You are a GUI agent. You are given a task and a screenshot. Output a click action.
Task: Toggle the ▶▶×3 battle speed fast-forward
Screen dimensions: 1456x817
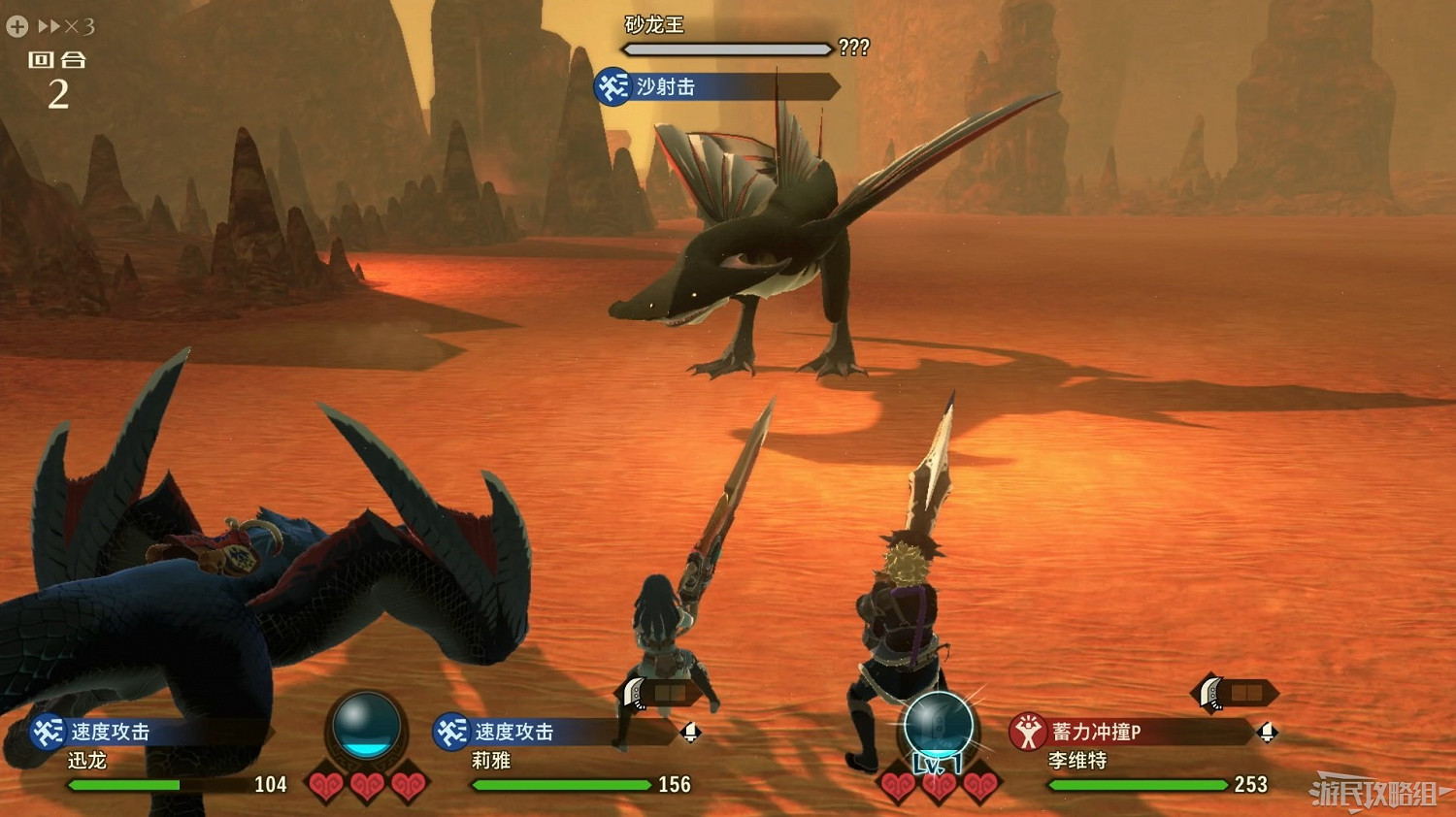click(65, 26)
